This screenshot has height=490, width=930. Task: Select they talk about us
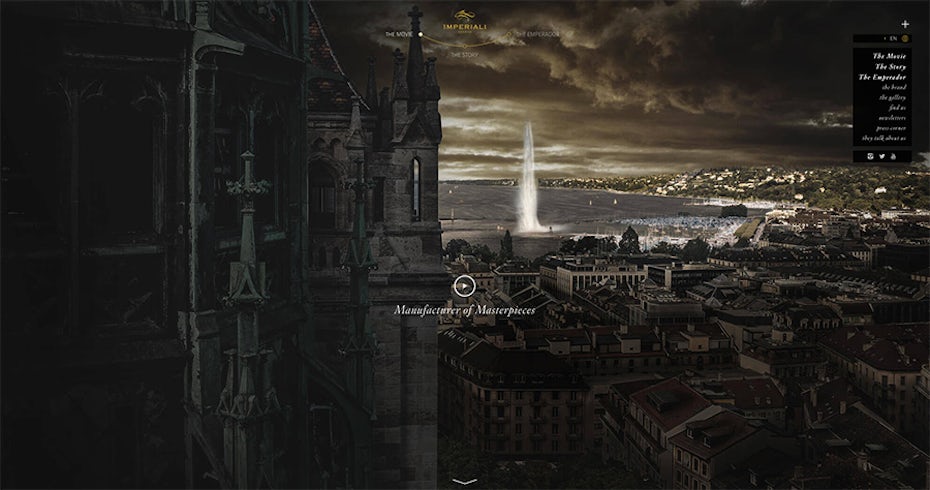tap(885, 138)
